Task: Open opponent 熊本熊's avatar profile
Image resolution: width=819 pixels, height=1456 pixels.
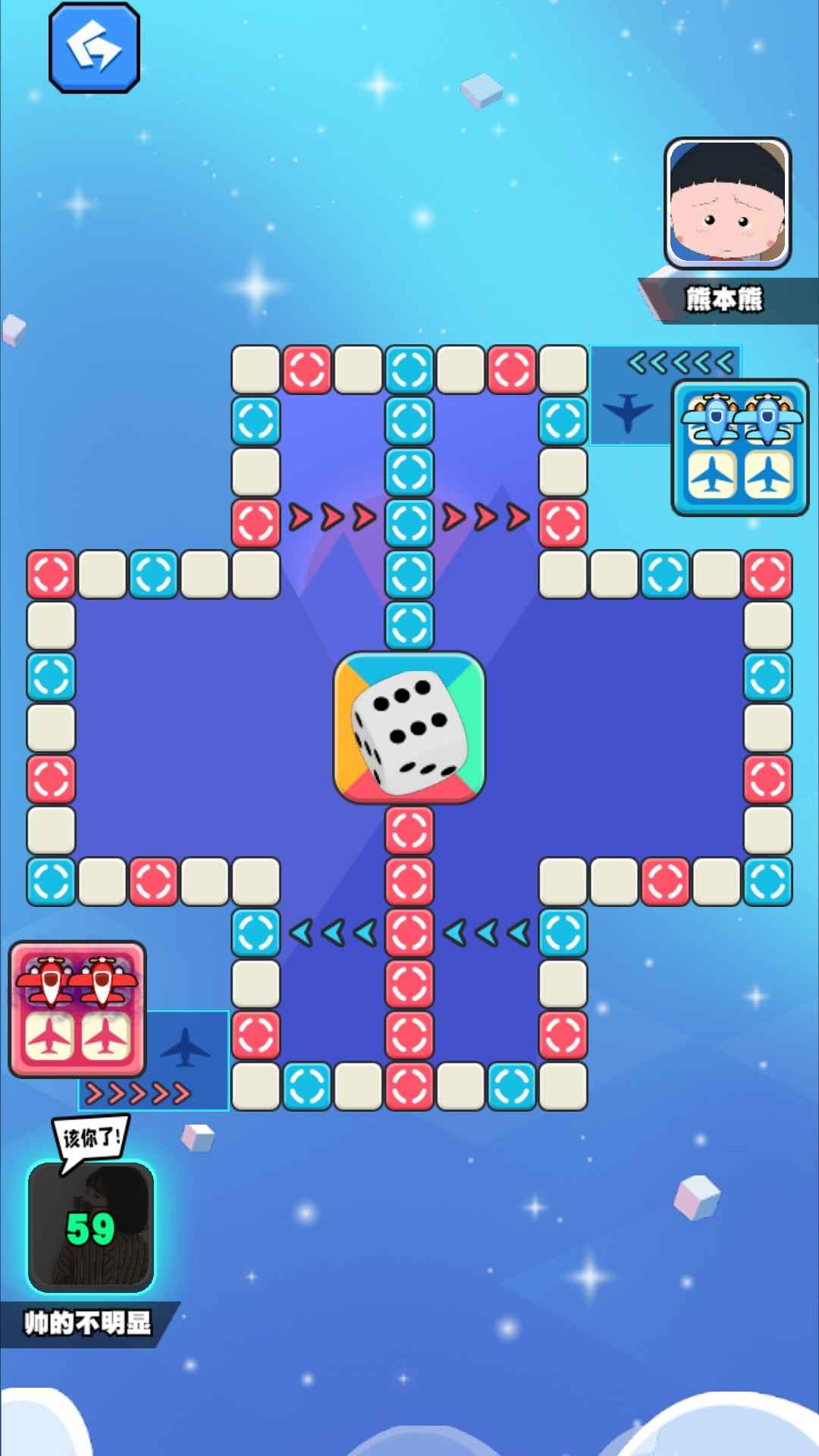Action: point(727,202)
